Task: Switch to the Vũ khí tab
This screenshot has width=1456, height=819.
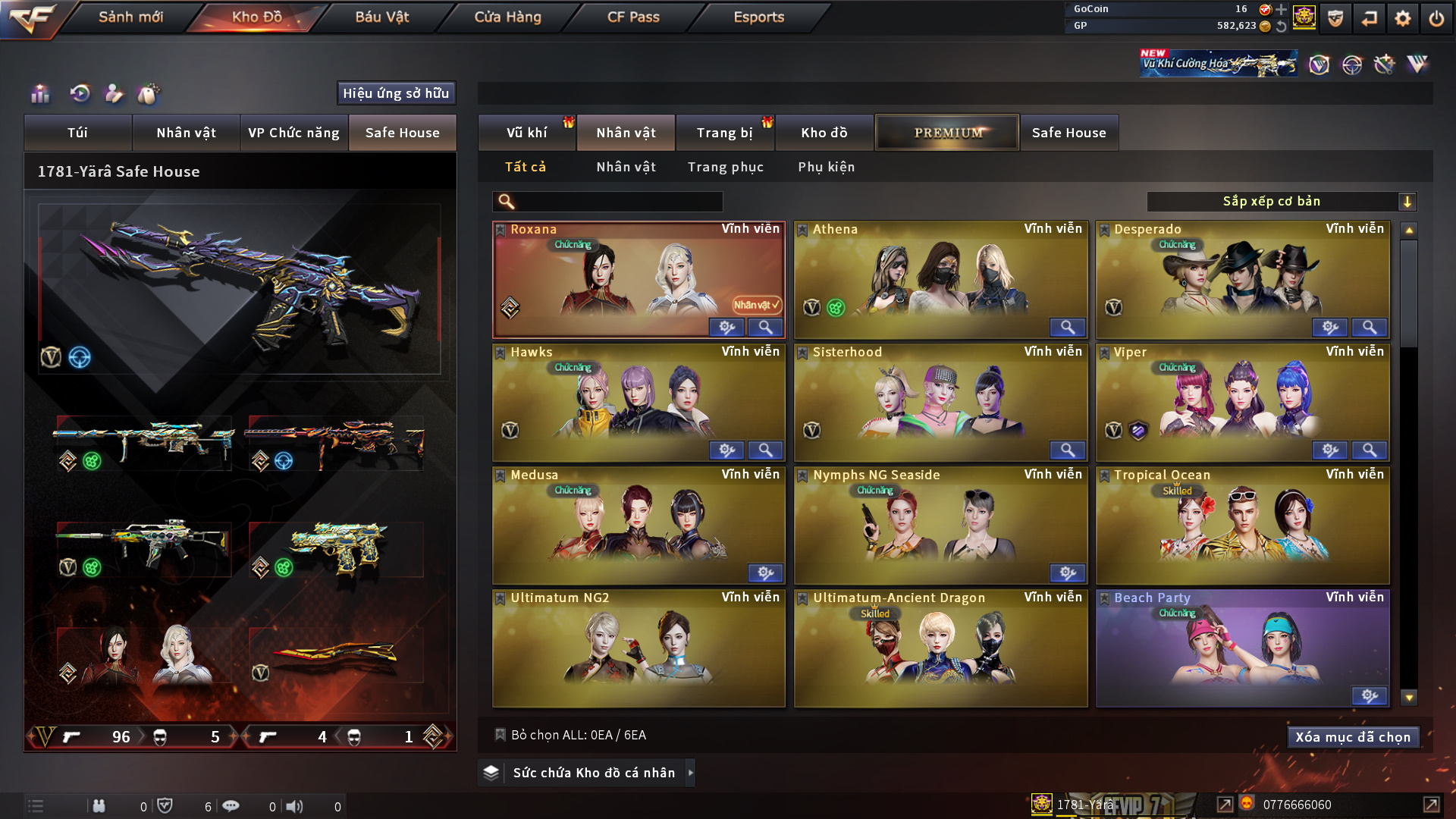Action: (x=526, y=133)
